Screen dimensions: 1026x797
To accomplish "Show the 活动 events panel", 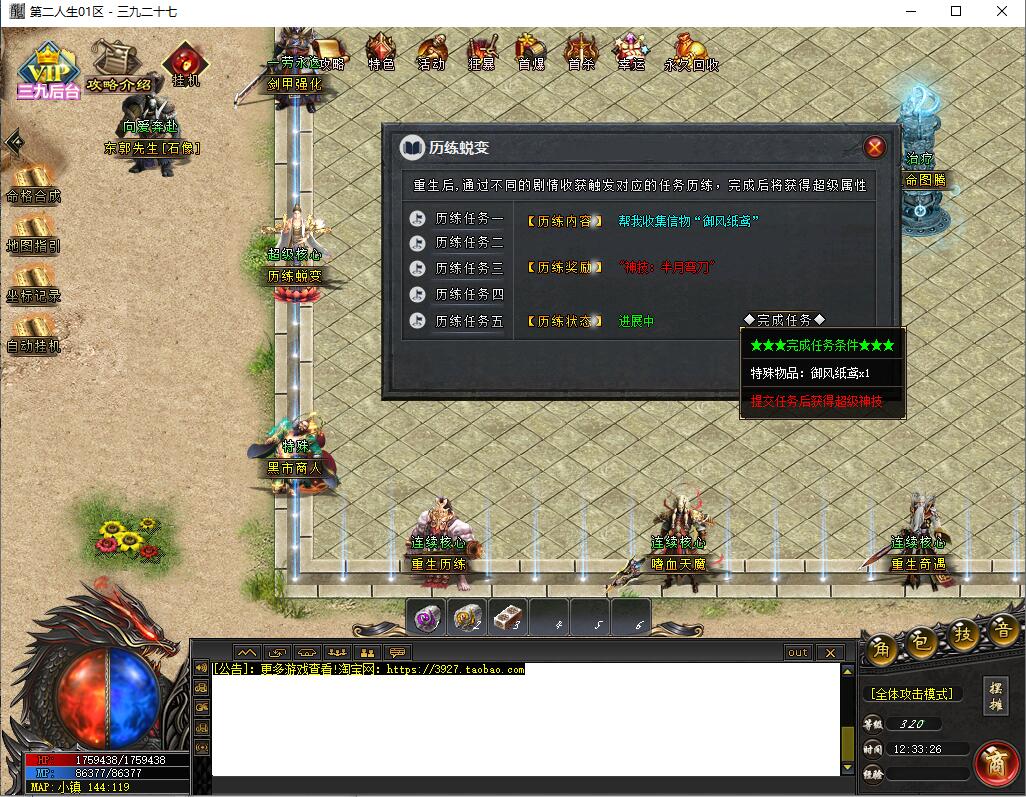I will point(431,52).
